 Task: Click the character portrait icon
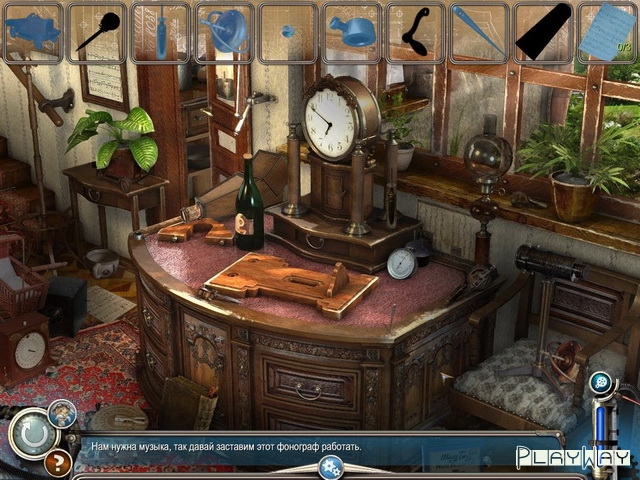[63, 412]
